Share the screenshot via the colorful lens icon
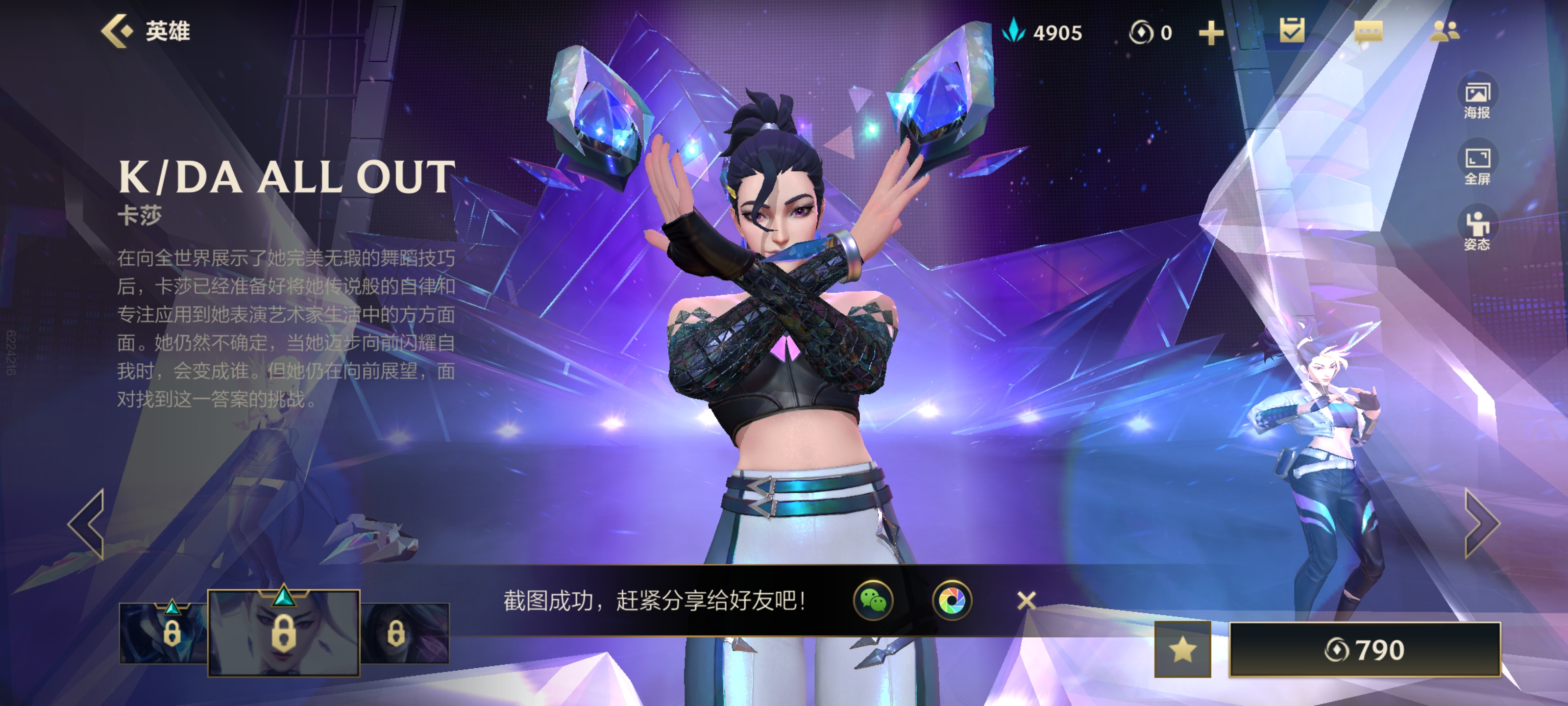1568x706 pixels. point(952,601)
